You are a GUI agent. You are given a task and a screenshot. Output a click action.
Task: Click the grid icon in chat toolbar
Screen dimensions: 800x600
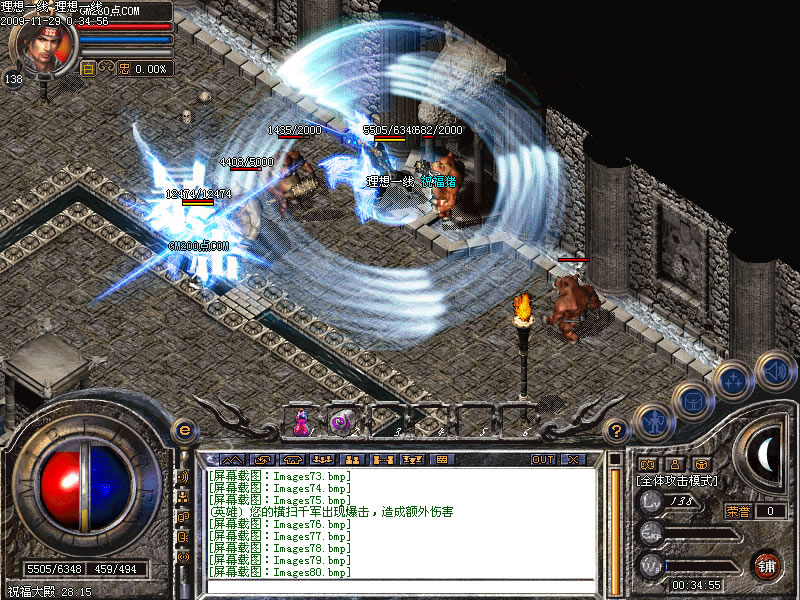coord(441,459)
